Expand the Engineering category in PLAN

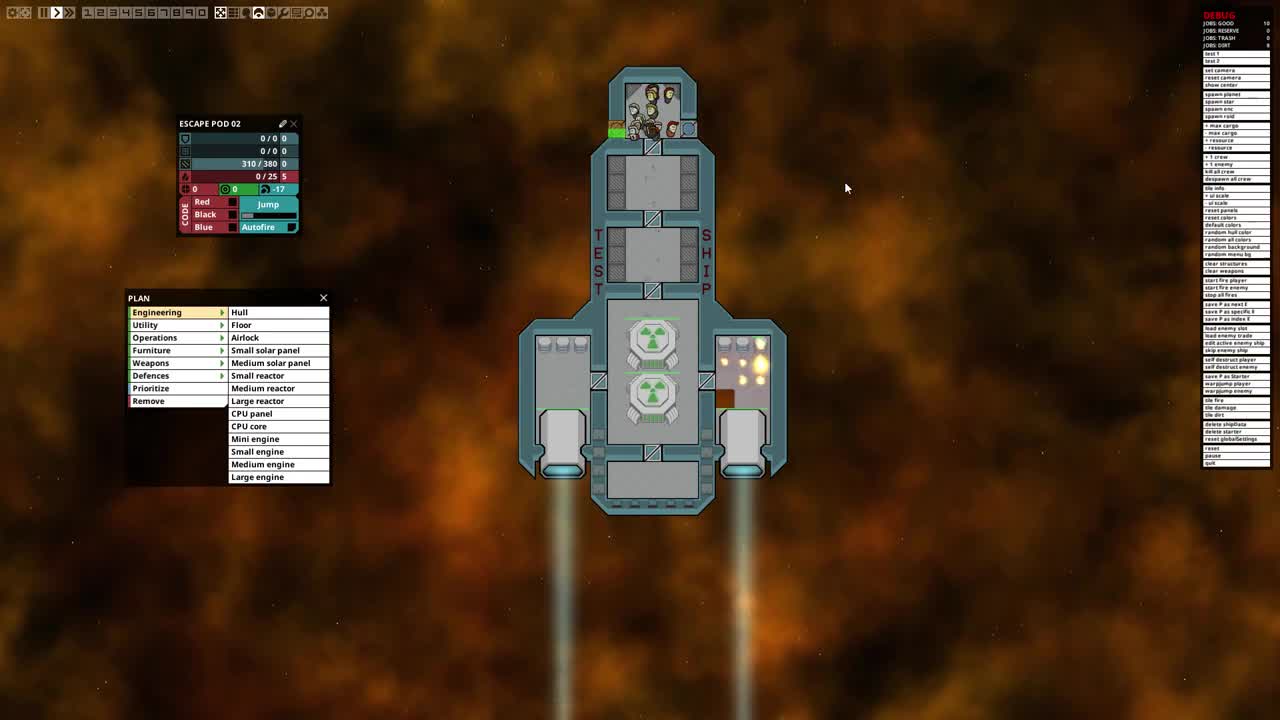coord(177,312)
